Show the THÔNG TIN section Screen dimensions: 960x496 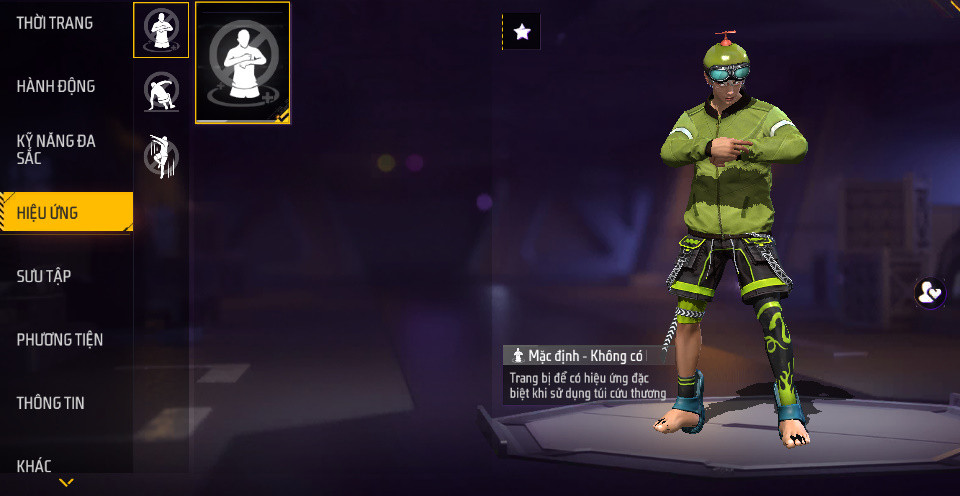coord(50,403)
